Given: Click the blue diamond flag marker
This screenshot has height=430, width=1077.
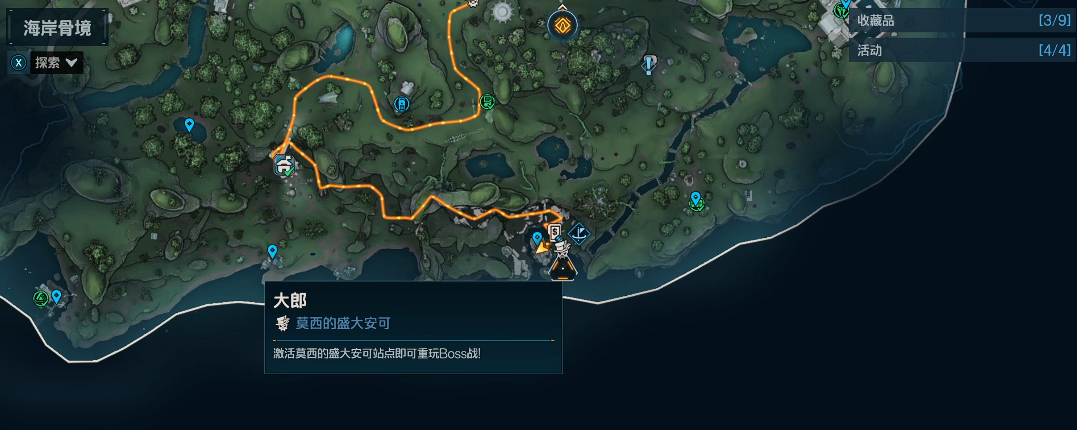Looking at the screenshot, I should (579, 235).
